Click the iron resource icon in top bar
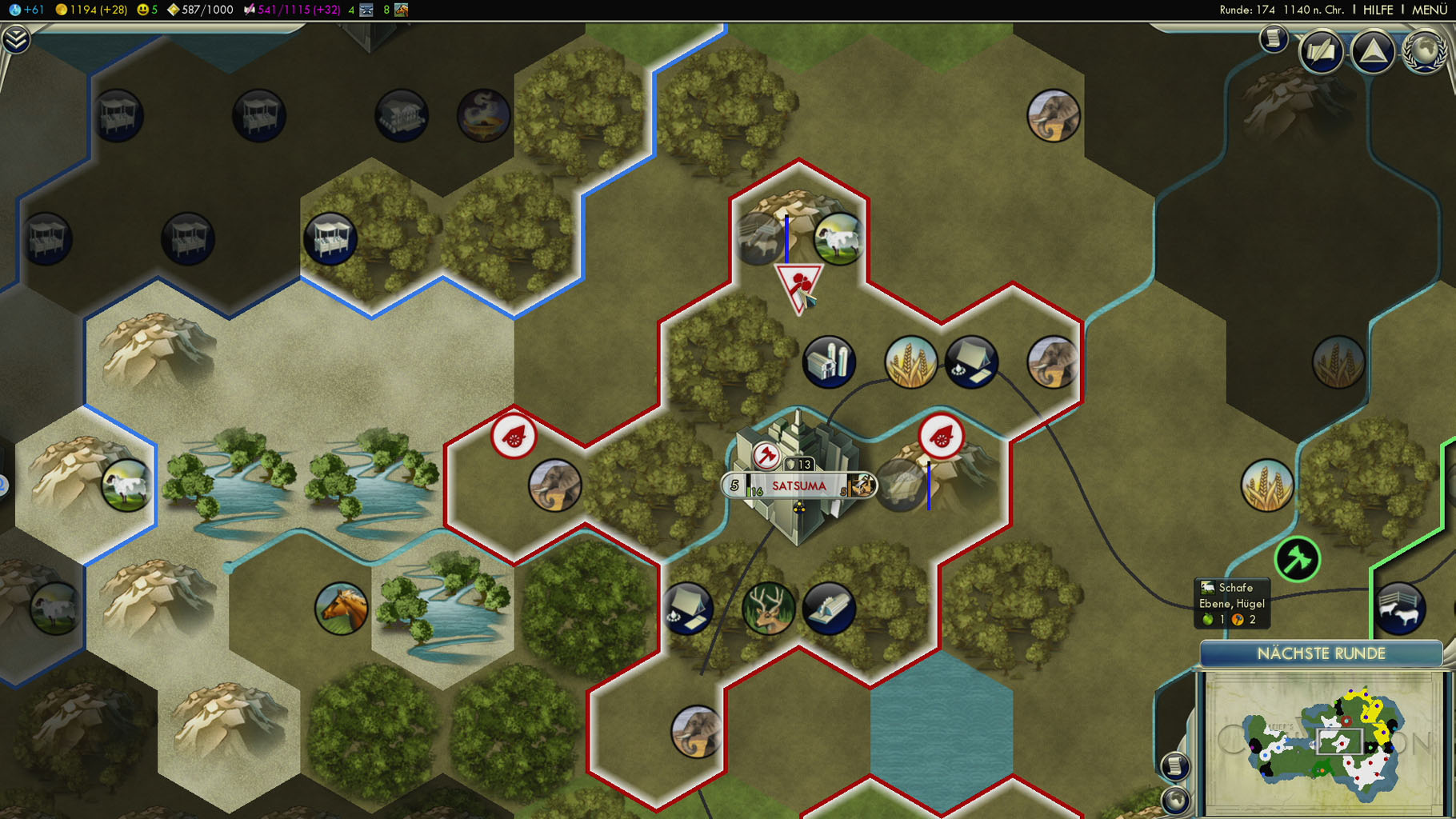Screen dimensions: 1456x819 [x=366, y=10]
